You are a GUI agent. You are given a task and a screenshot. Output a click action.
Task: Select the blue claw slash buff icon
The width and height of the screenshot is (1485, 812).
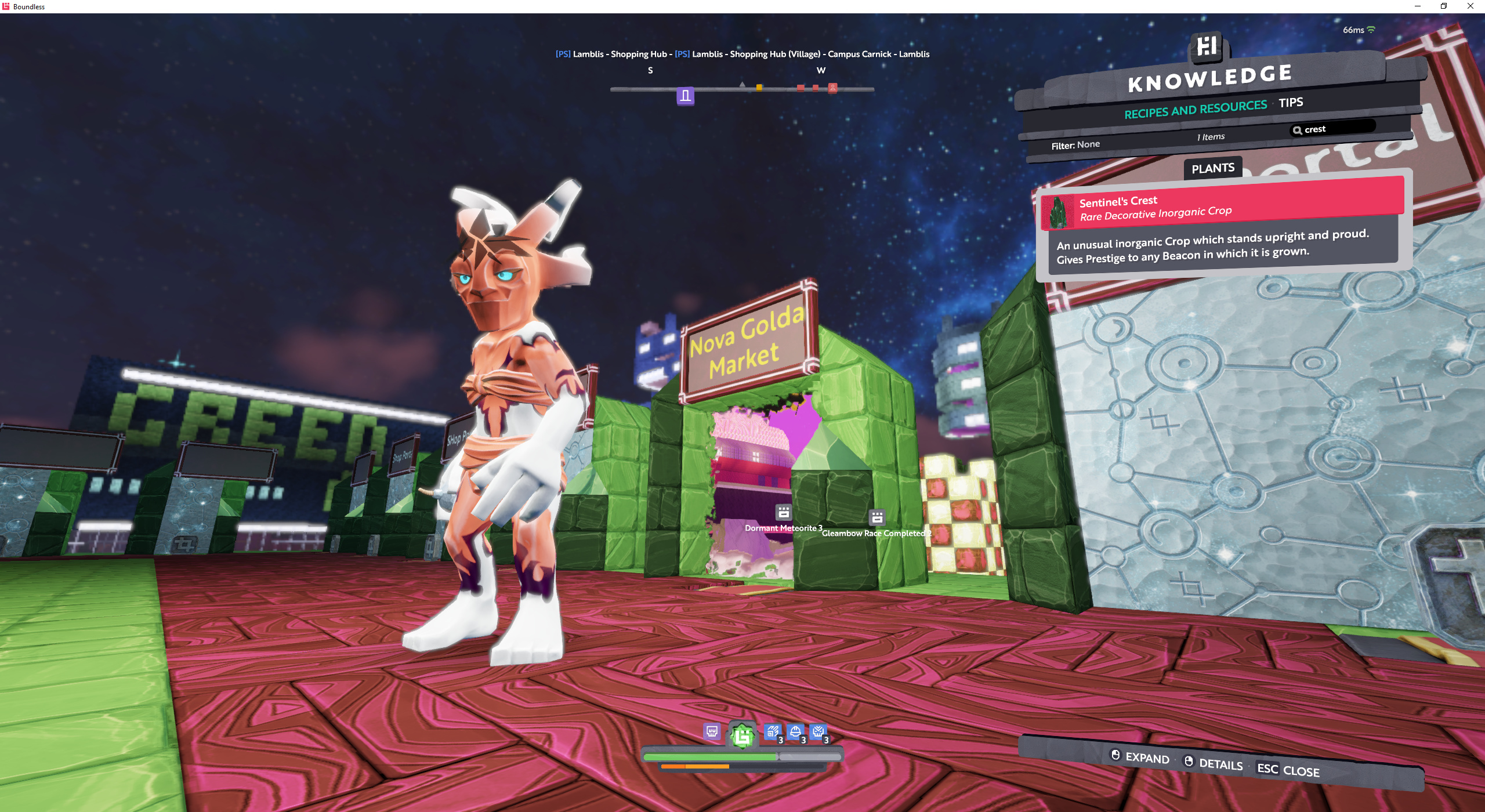click(x=772, y=733)
